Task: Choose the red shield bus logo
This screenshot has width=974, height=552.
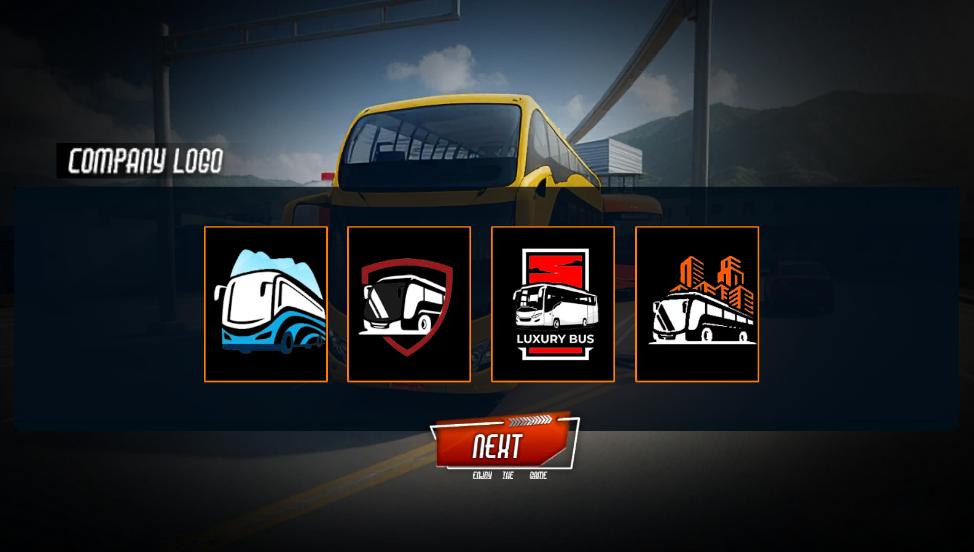Action: click(409, 304)
